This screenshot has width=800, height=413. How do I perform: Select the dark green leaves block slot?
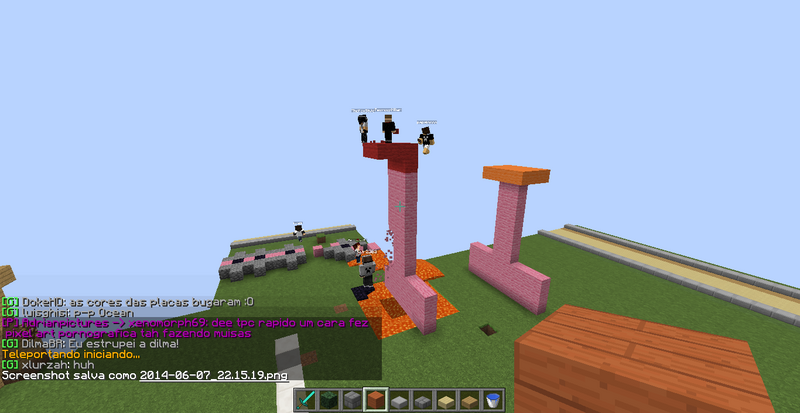tap(329, 400)
